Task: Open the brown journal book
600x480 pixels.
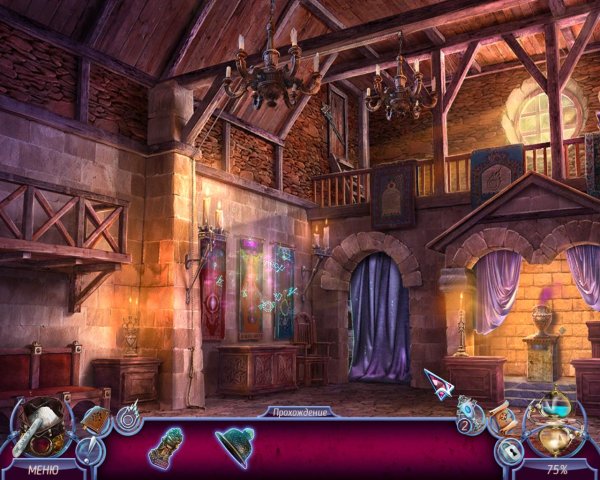Action: click(x=94, y=421)
